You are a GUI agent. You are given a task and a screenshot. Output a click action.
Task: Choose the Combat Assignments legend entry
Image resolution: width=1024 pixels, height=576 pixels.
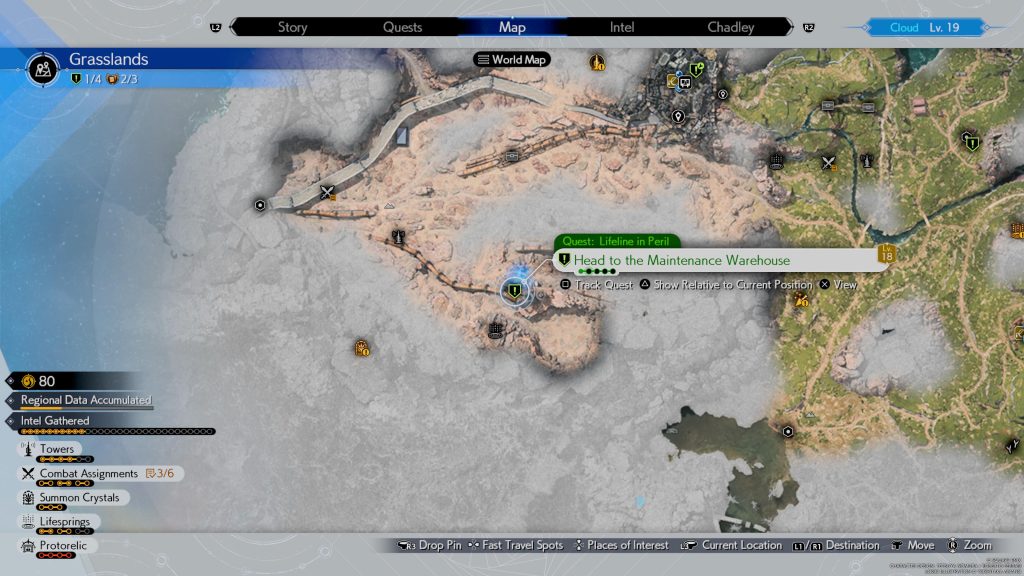point(88,474)
